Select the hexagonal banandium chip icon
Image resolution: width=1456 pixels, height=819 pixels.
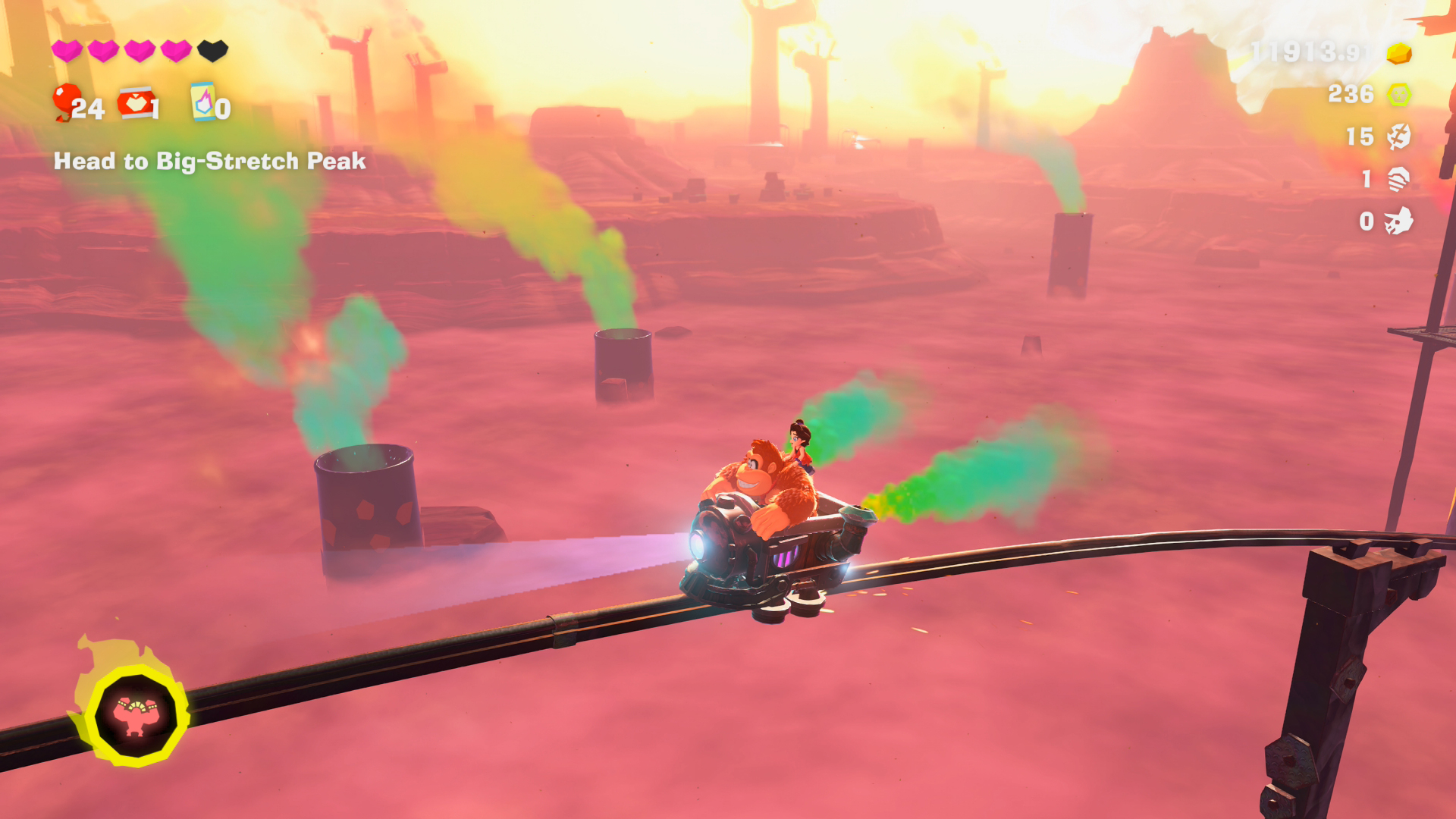click(1398, 95)
